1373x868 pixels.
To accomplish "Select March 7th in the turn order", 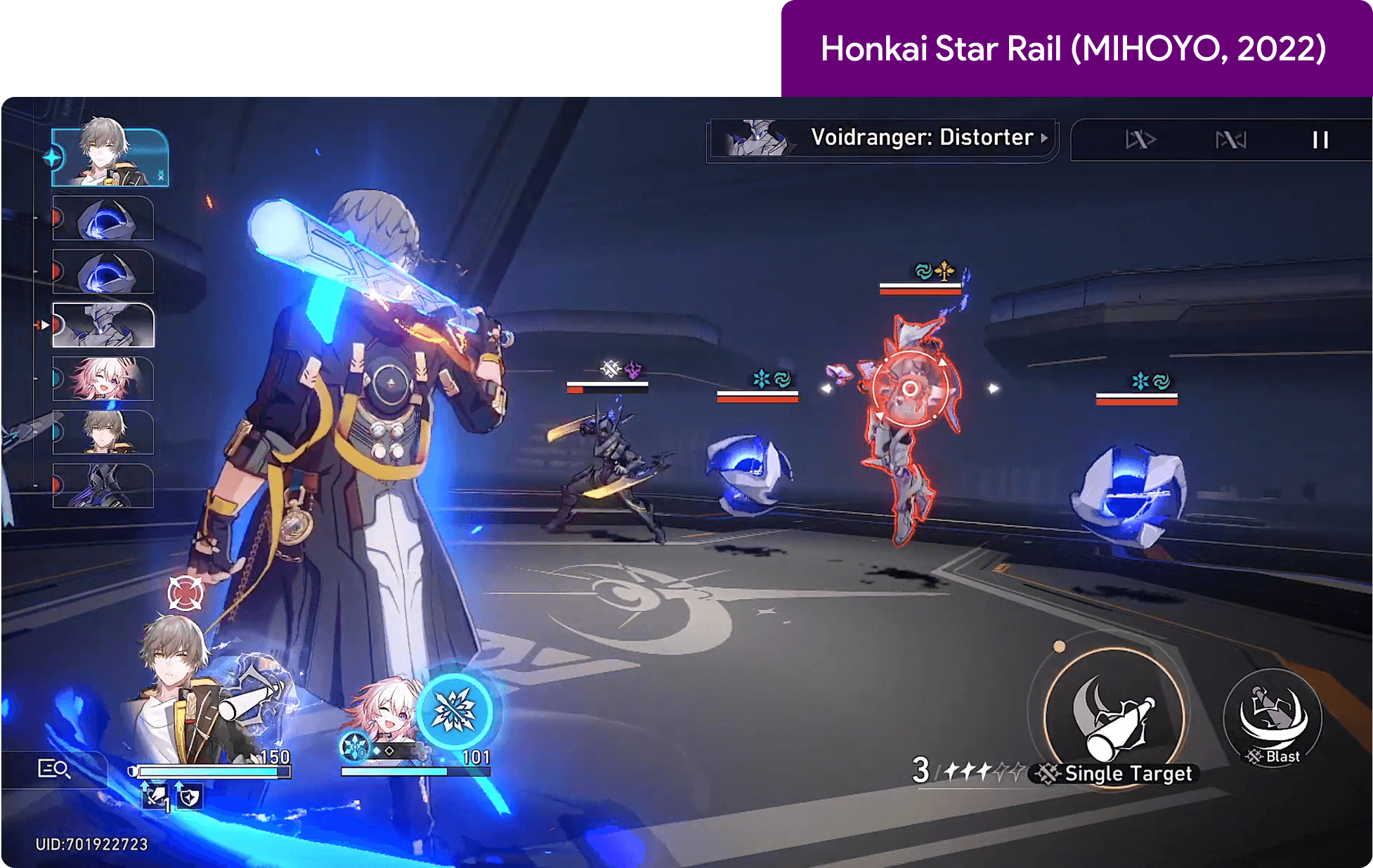I will click(x=103, y=379).
